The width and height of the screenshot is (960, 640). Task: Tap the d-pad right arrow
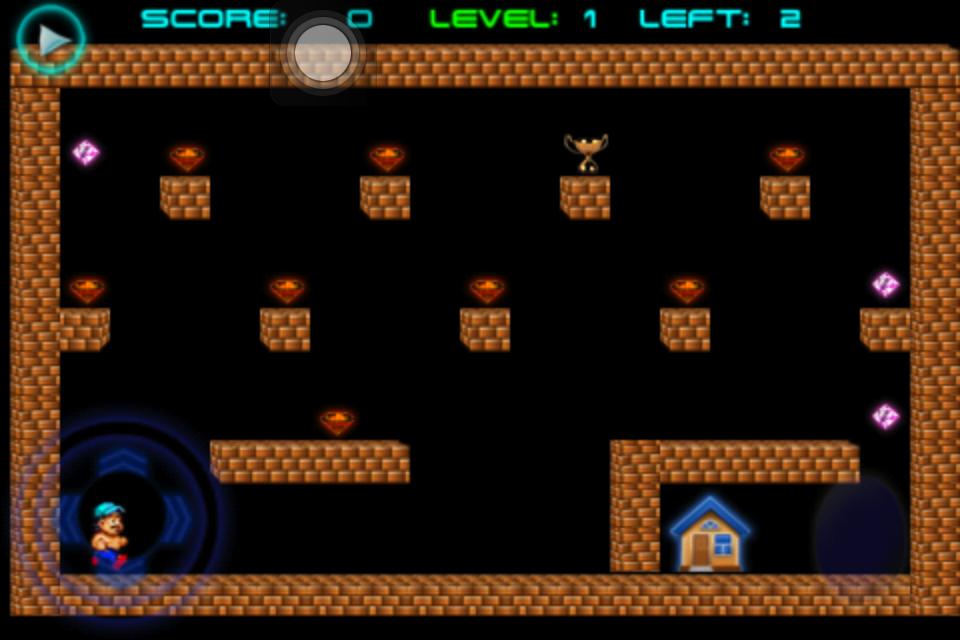pos(178,518)
